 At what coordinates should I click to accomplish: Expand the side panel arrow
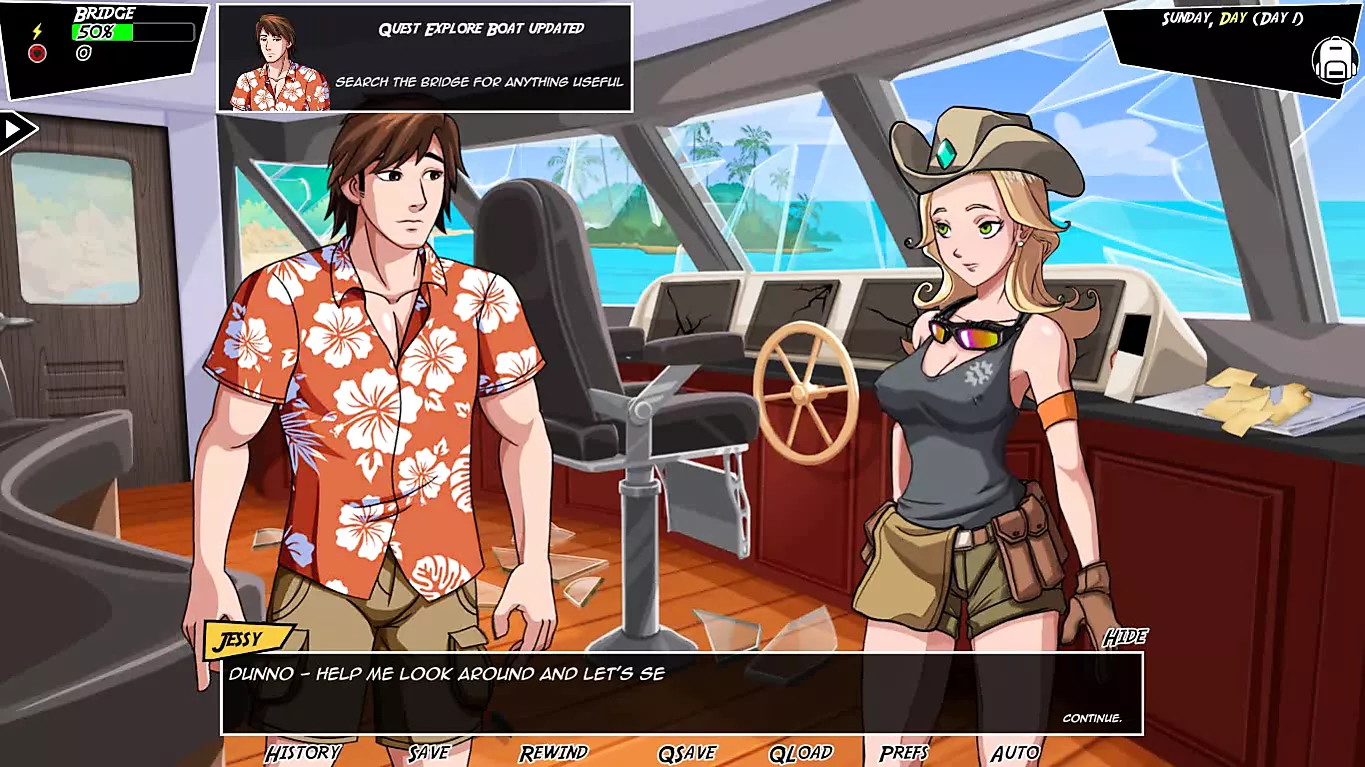tap(15, 129)
